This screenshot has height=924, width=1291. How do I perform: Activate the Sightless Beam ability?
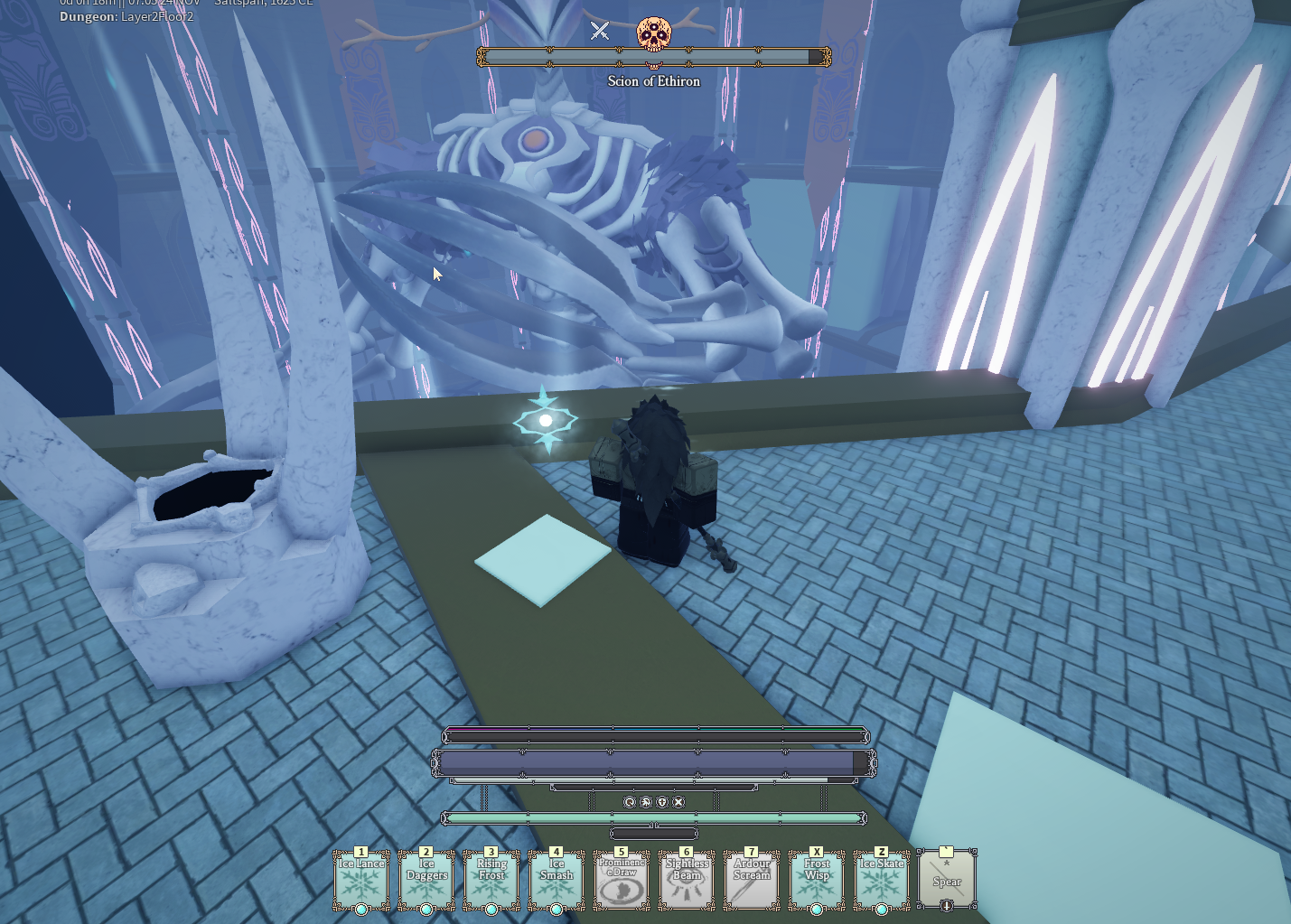[687, 881]
